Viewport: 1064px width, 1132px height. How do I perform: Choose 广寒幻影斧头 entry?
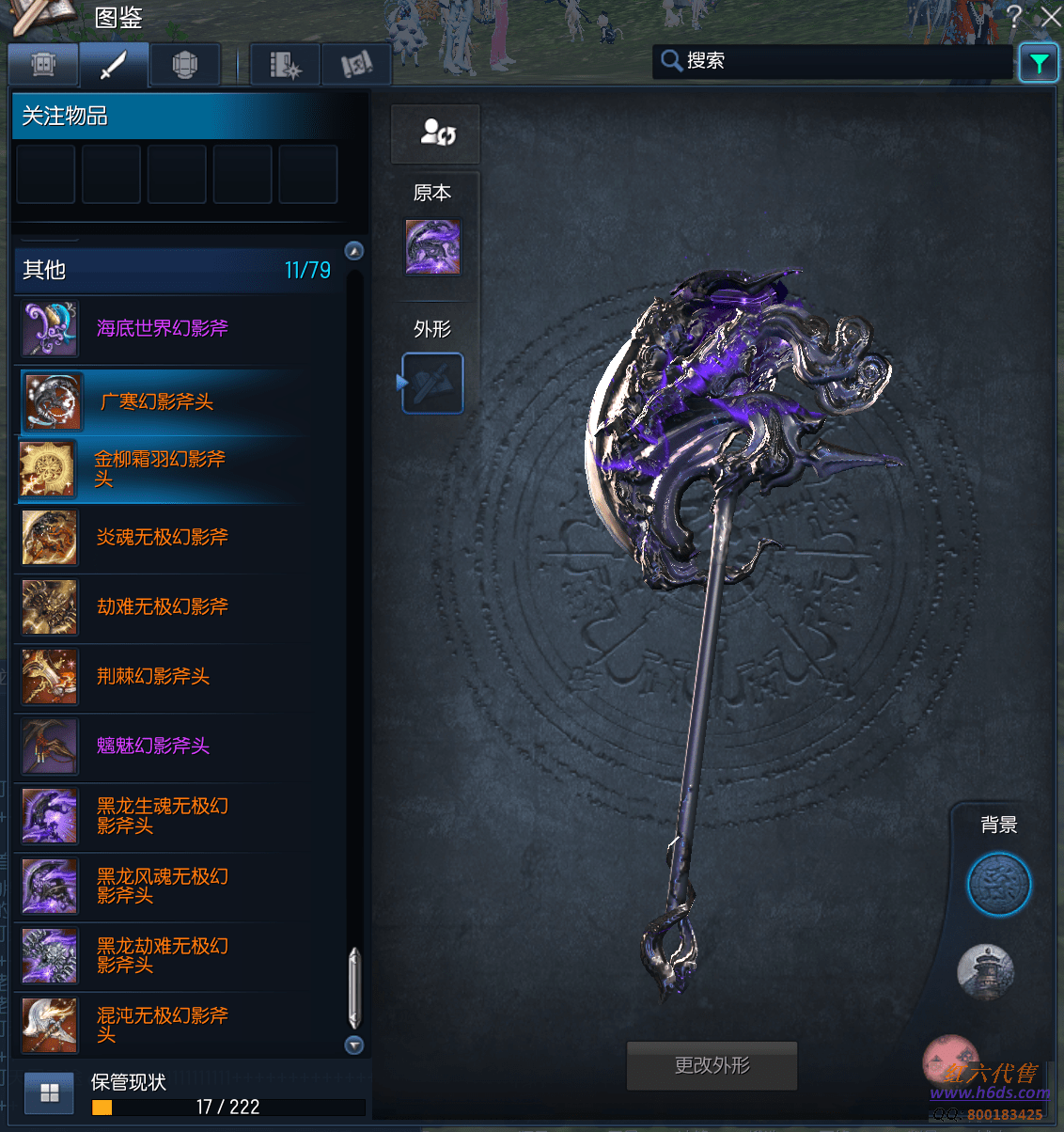[x=157, y=402]
